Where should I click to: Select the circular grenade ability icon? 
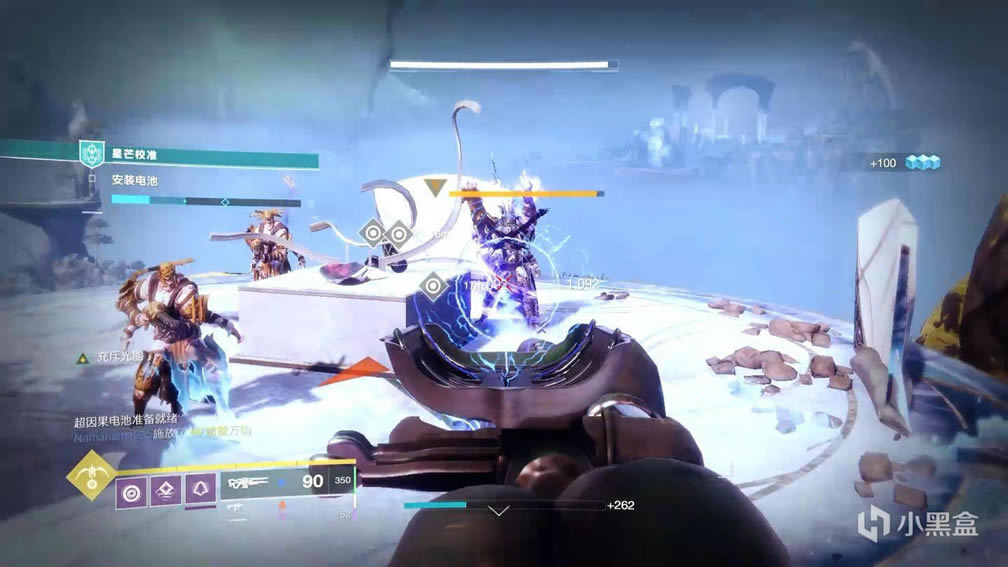(x=132, y=490)
